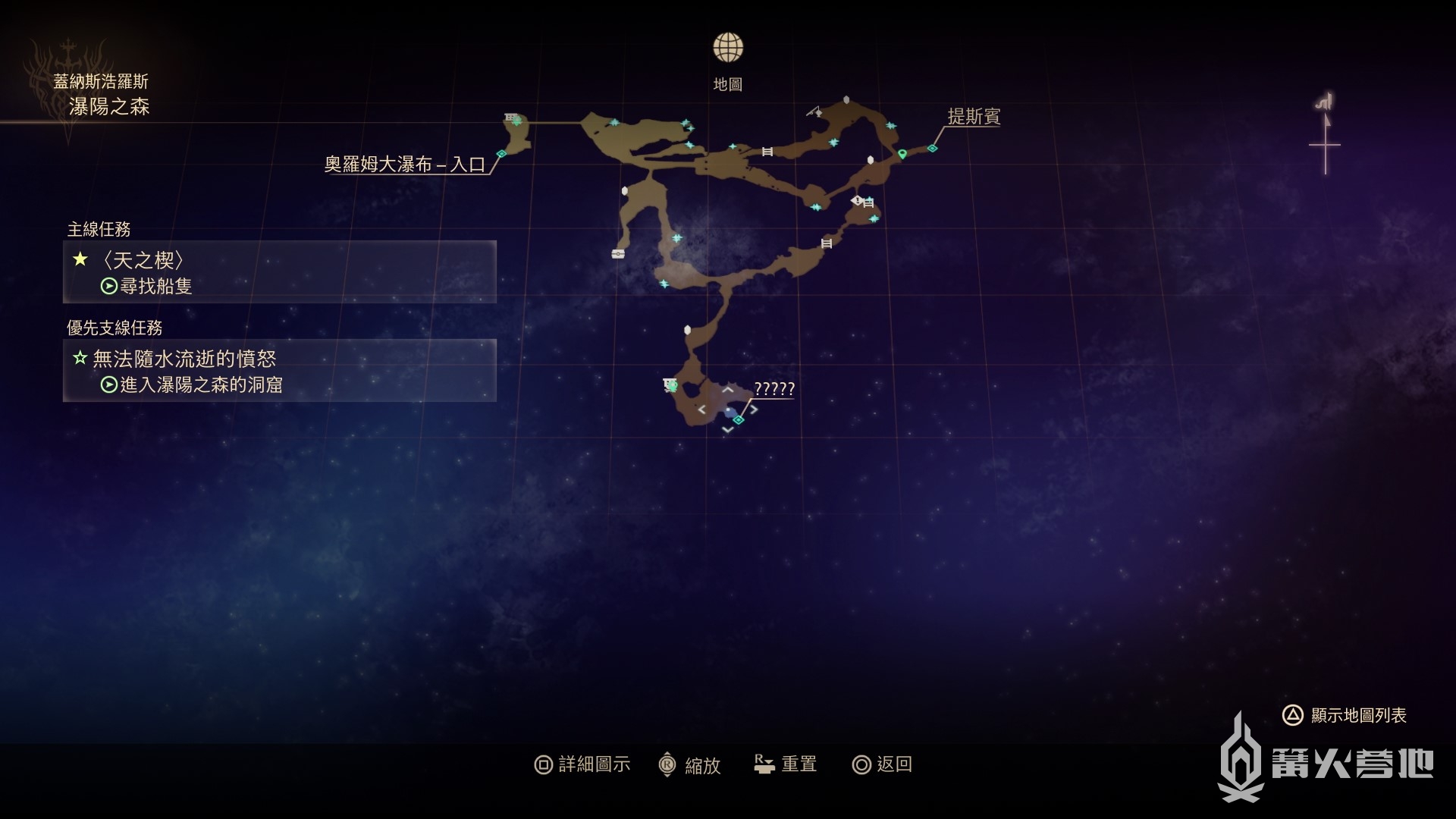The height and width of the screenshot is (819, 1456).
Task: Click the exclamation mark map marker
Action: tap(857, 200)
